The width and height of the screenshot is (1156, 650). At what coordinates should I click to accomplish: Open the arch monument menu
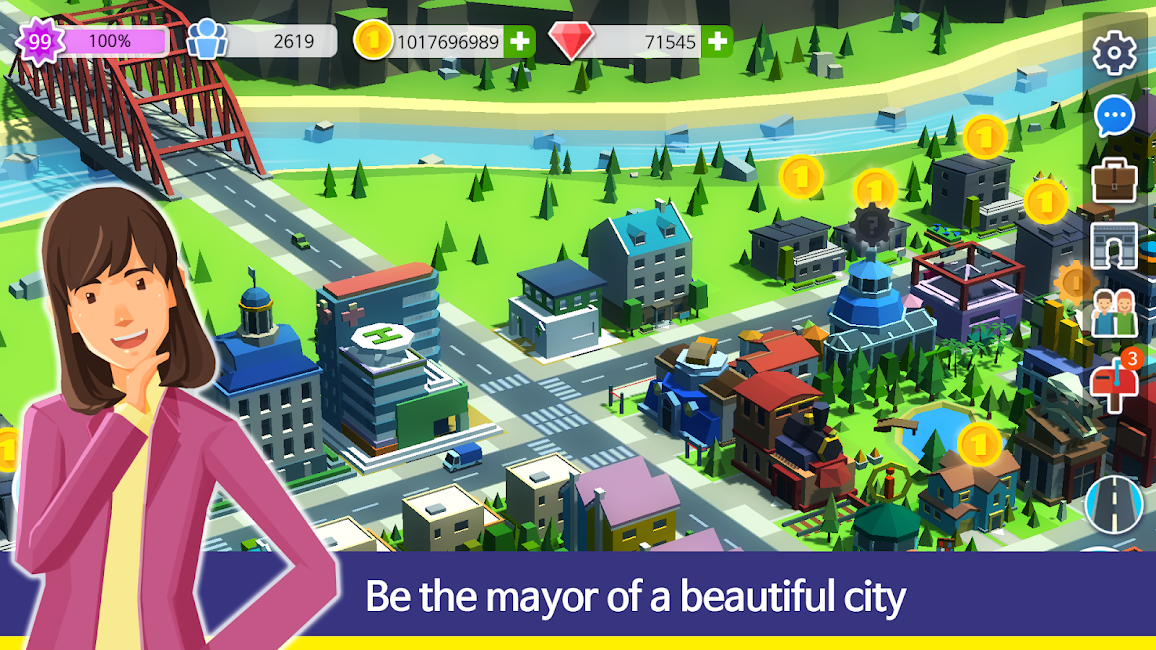(x=1114, y=245)
